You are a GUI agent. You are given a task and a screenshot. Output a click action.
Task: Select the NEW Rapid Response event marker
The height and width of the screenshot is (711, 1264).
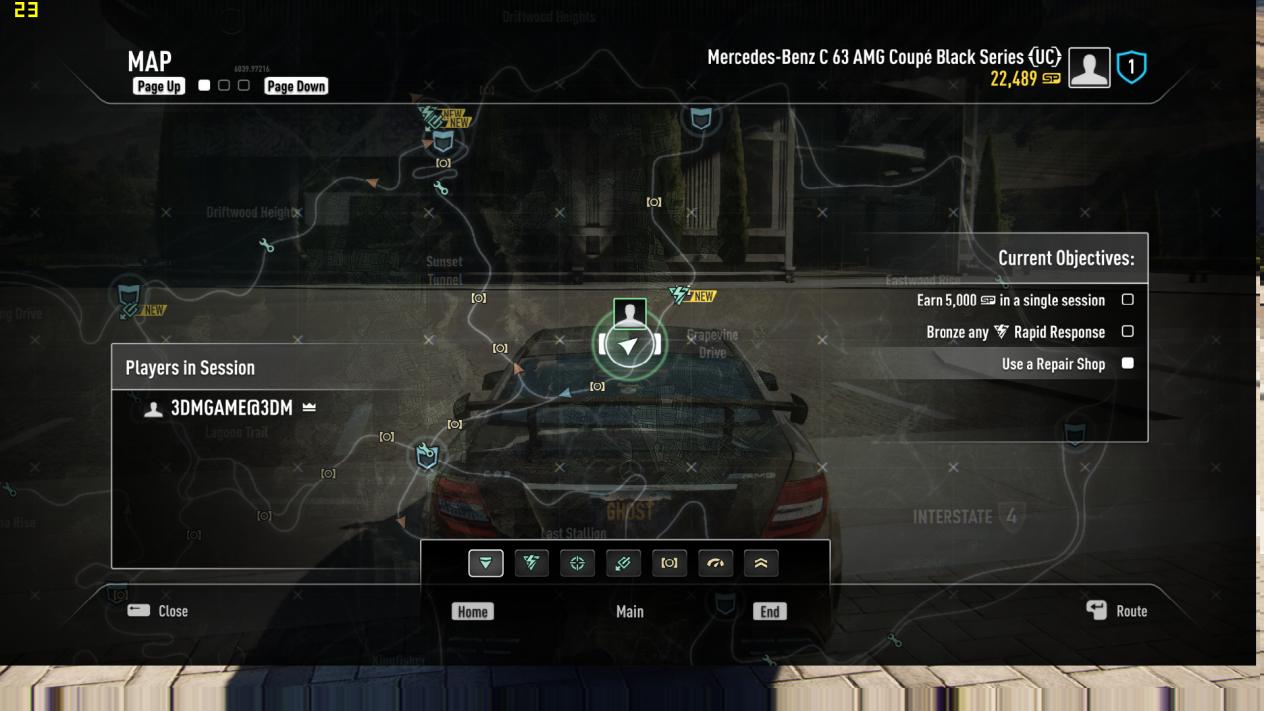(x=691, y=296)
